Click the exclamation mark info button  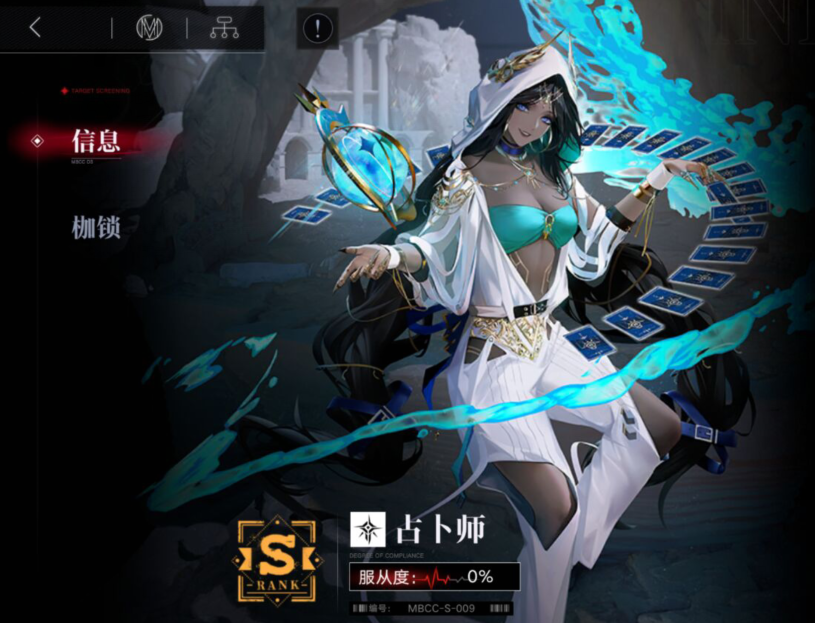click(317, 29)
